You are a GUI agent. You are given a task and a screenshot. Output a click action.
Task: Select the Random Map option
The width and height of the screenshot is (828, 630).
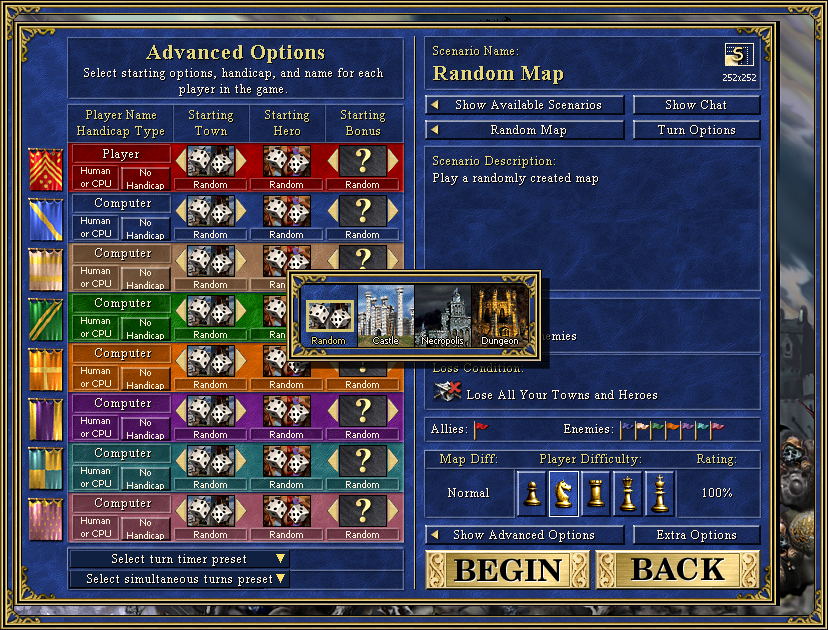tap(526, 130)
